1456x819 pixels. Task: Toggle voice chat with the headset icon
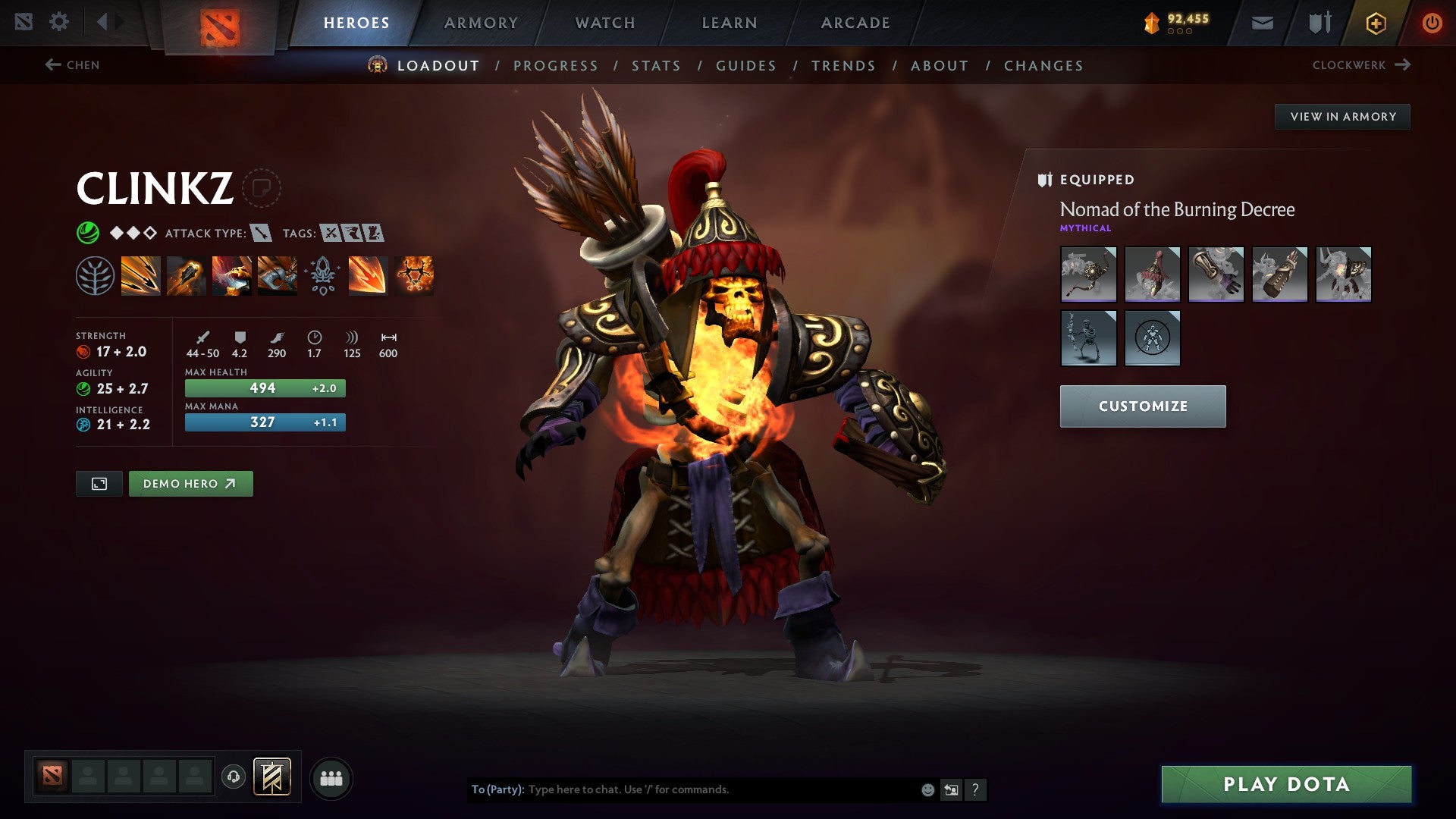234,777
